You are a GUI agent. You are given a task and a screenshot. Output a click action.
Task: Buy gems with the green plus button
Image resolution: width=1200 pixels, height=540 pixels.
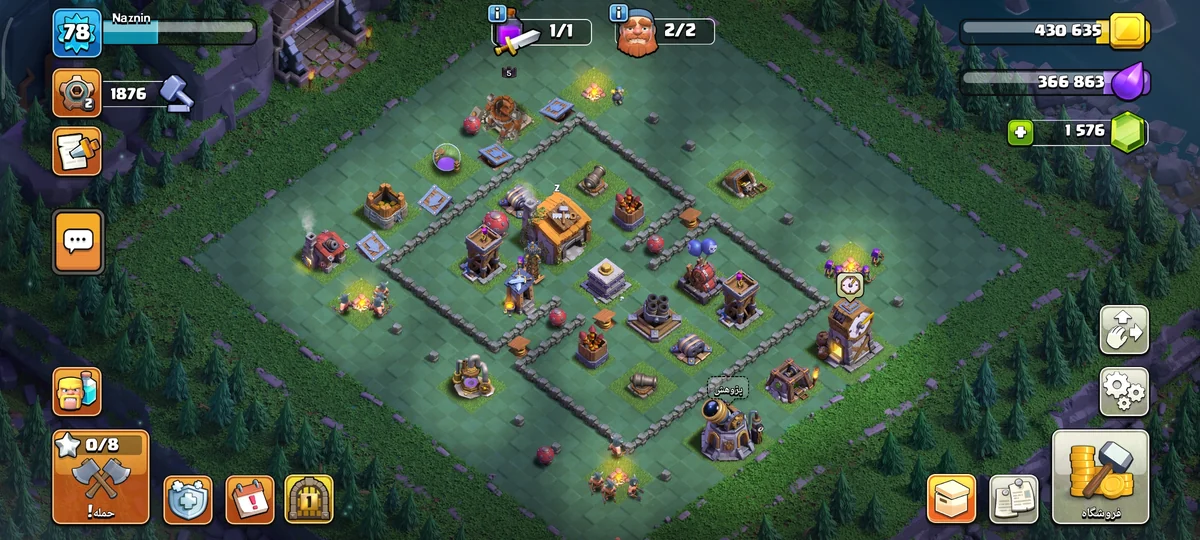pos(1020,131)
